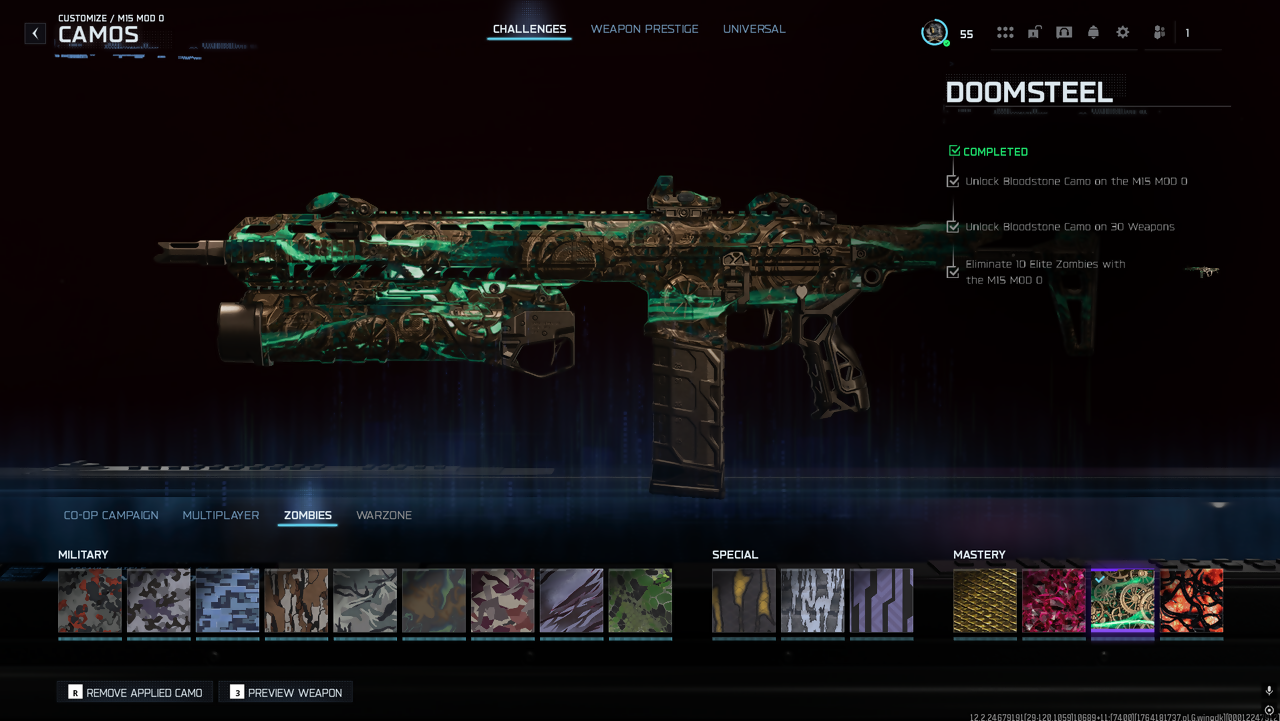Choose the orange and black mastery camo

point(1191,601)
